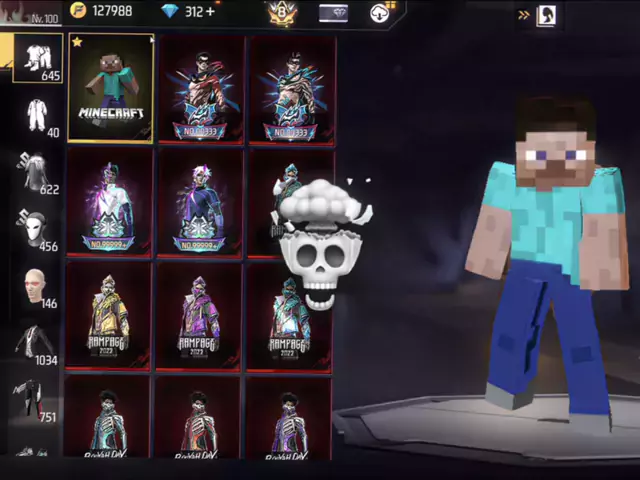Select the teal skeleton Booyah Day bundle
This screenshot has width=640, height=480.
tap(108, 420)
